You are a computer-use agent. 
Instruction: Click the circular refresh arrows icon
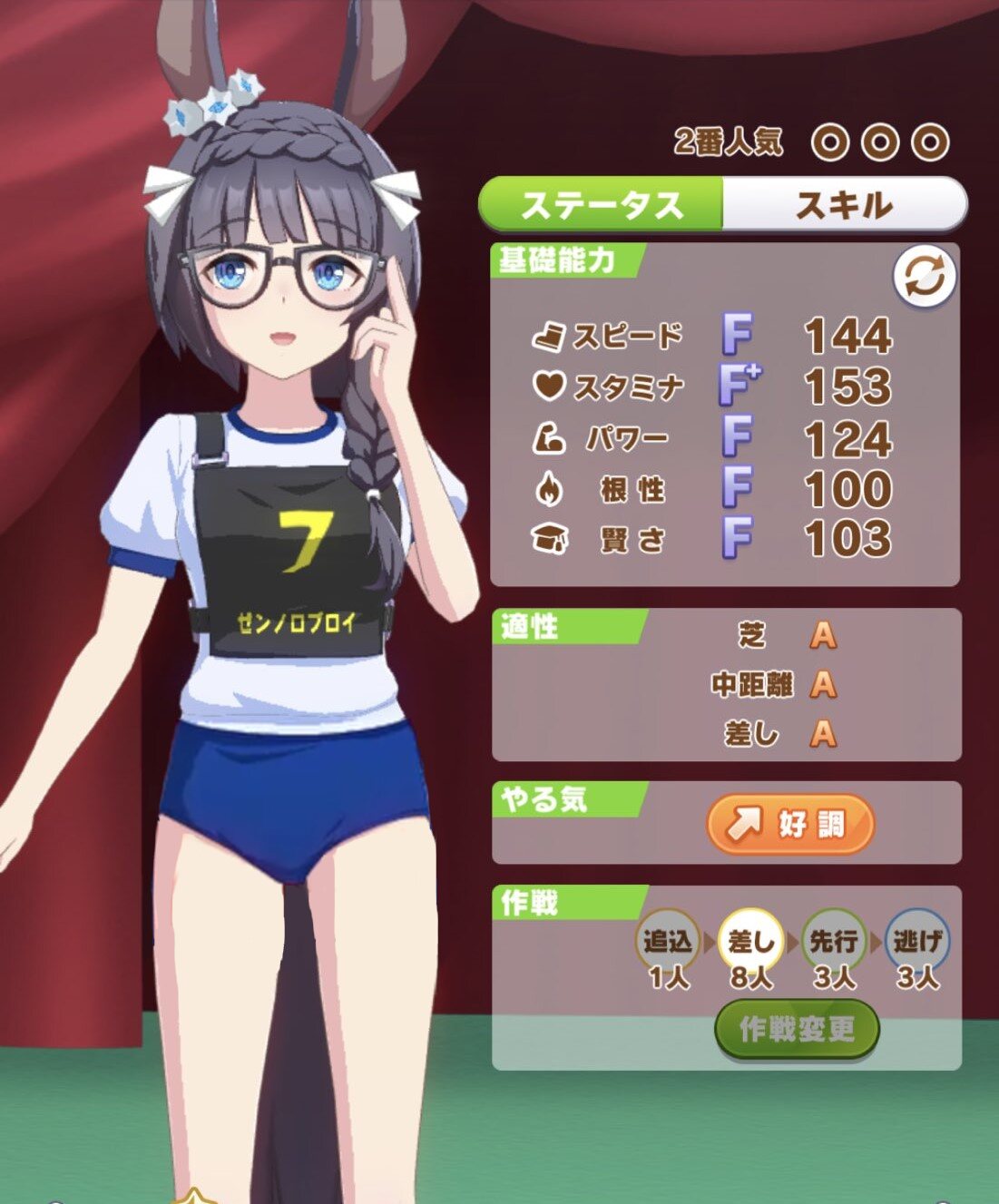click(x=924, y=276)
